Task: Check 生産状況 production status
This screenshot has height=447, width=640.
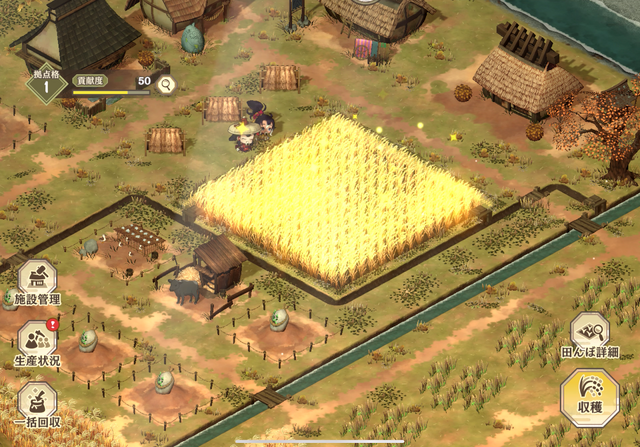Action: [x=37, y=342]
